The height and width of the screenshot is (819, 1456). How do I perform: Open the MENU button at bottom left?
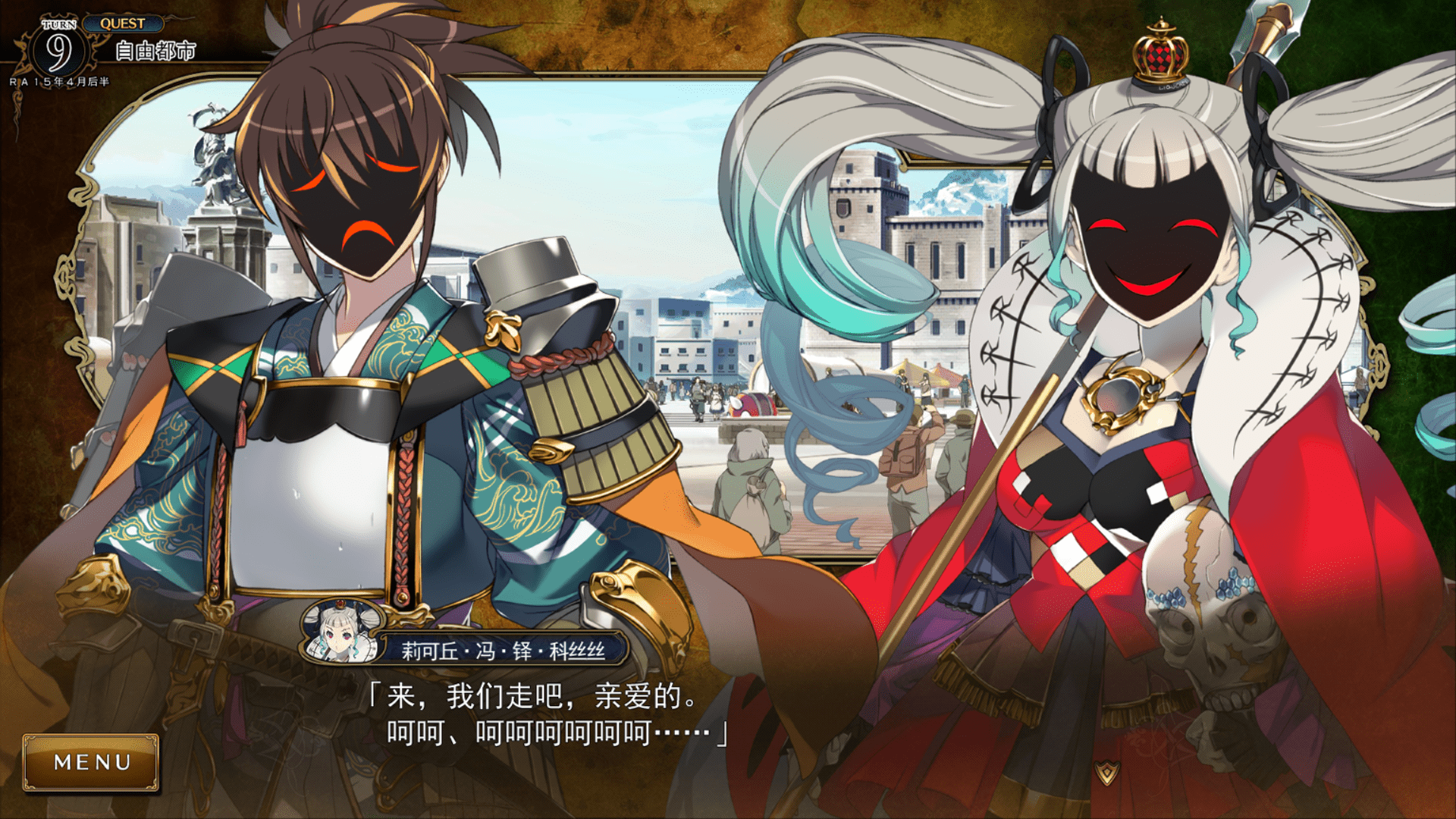click(x=91, y=762)
